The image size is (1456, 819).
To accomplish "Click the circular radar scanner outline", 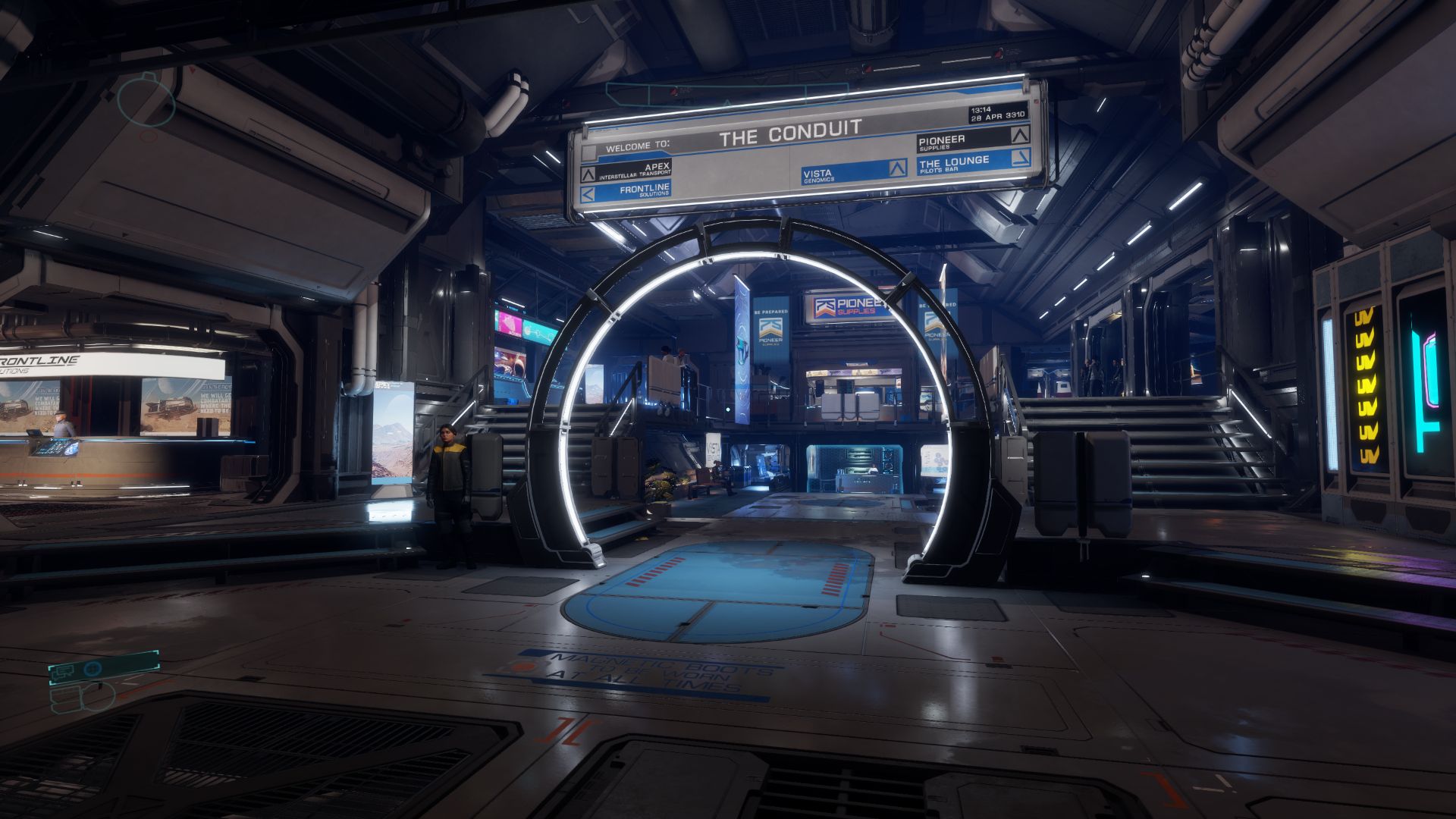I will coord(146,101).
